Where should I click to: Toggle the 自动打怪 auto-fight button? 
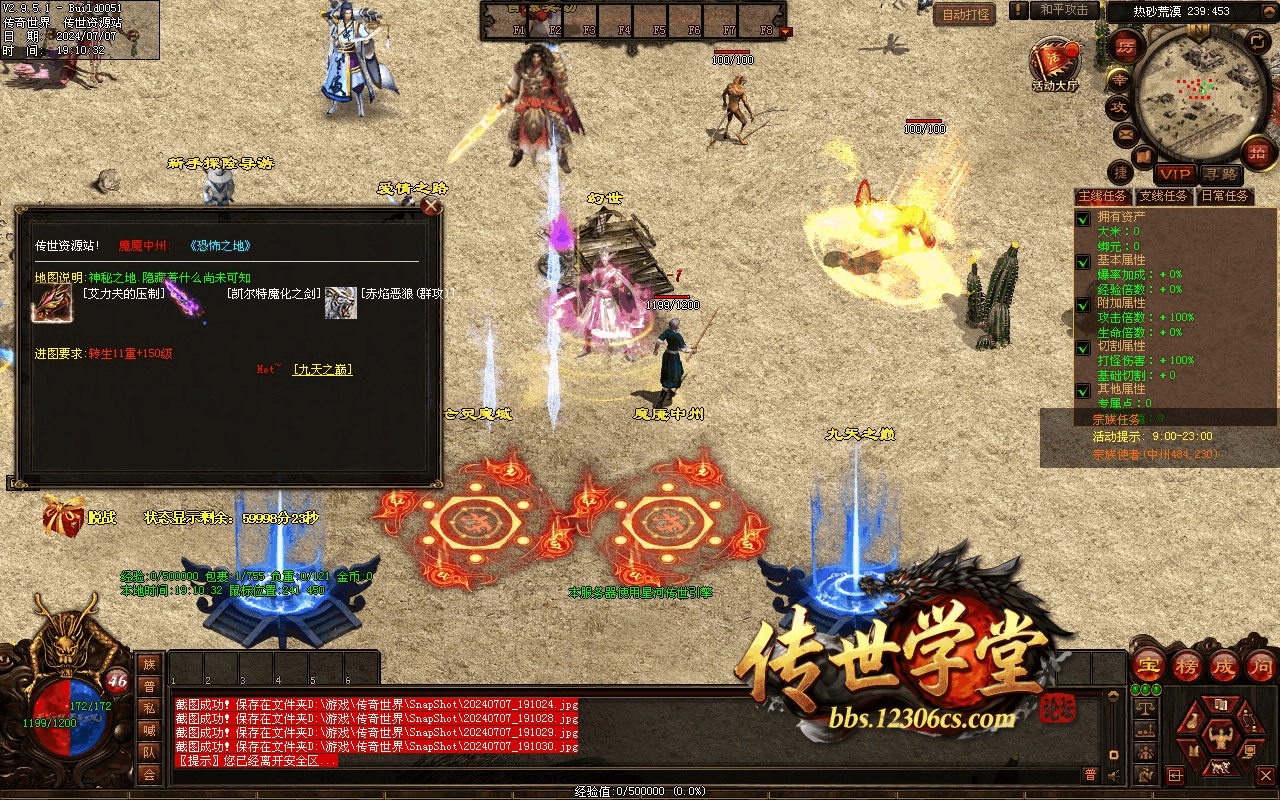(x=965, y=15)
